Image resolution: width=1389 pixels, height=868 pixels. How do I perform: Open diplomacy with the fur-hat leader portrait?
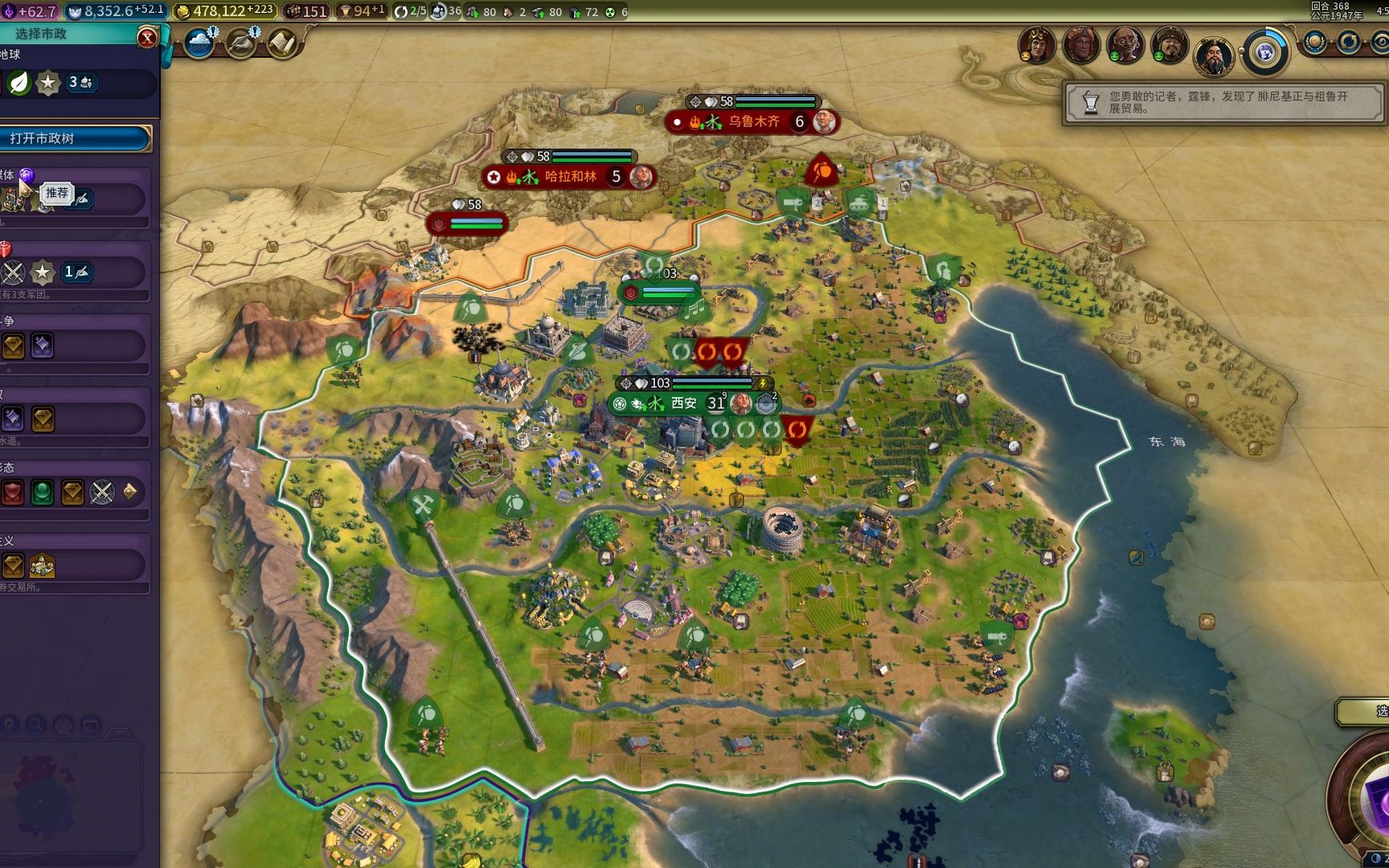(1169, 44)
